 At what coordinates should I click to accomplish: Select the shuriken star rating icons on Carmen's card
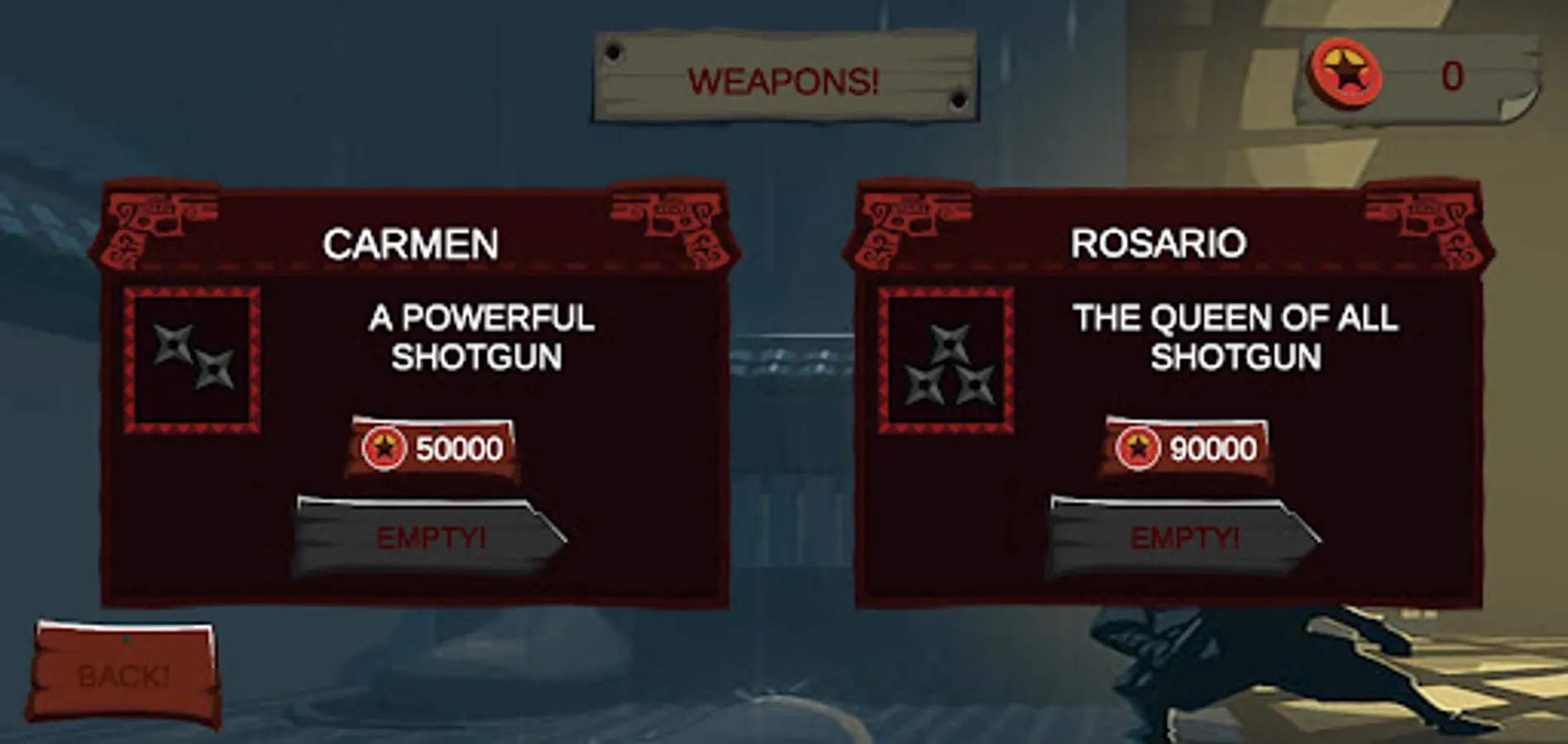[x=192, y=354]
